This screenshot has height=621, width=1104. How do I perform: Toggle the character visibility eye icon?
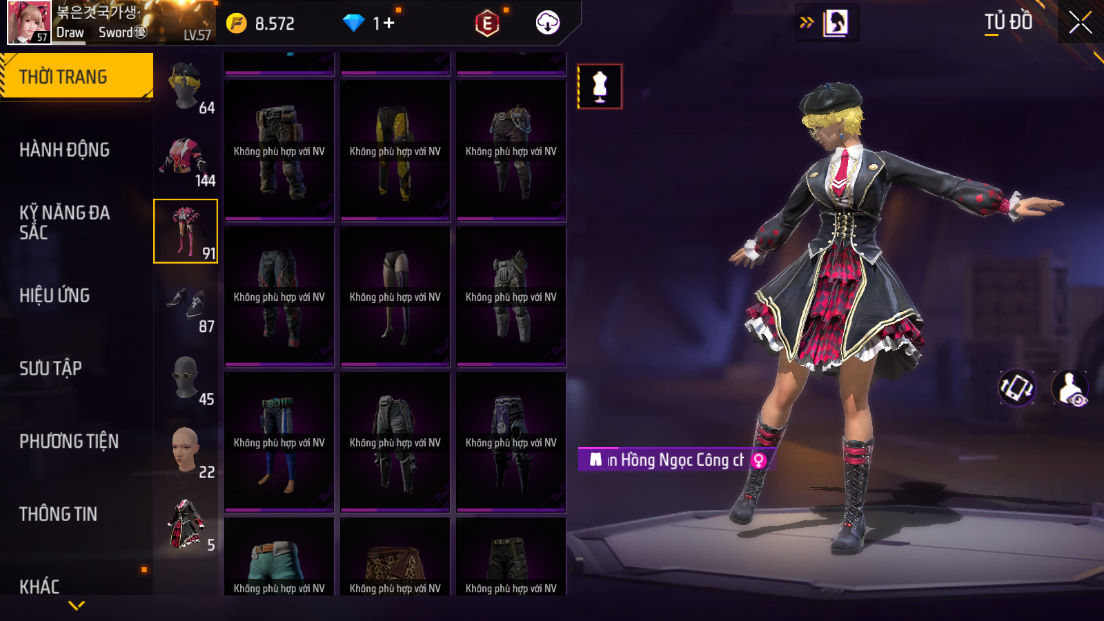(x=1071, y=388)
